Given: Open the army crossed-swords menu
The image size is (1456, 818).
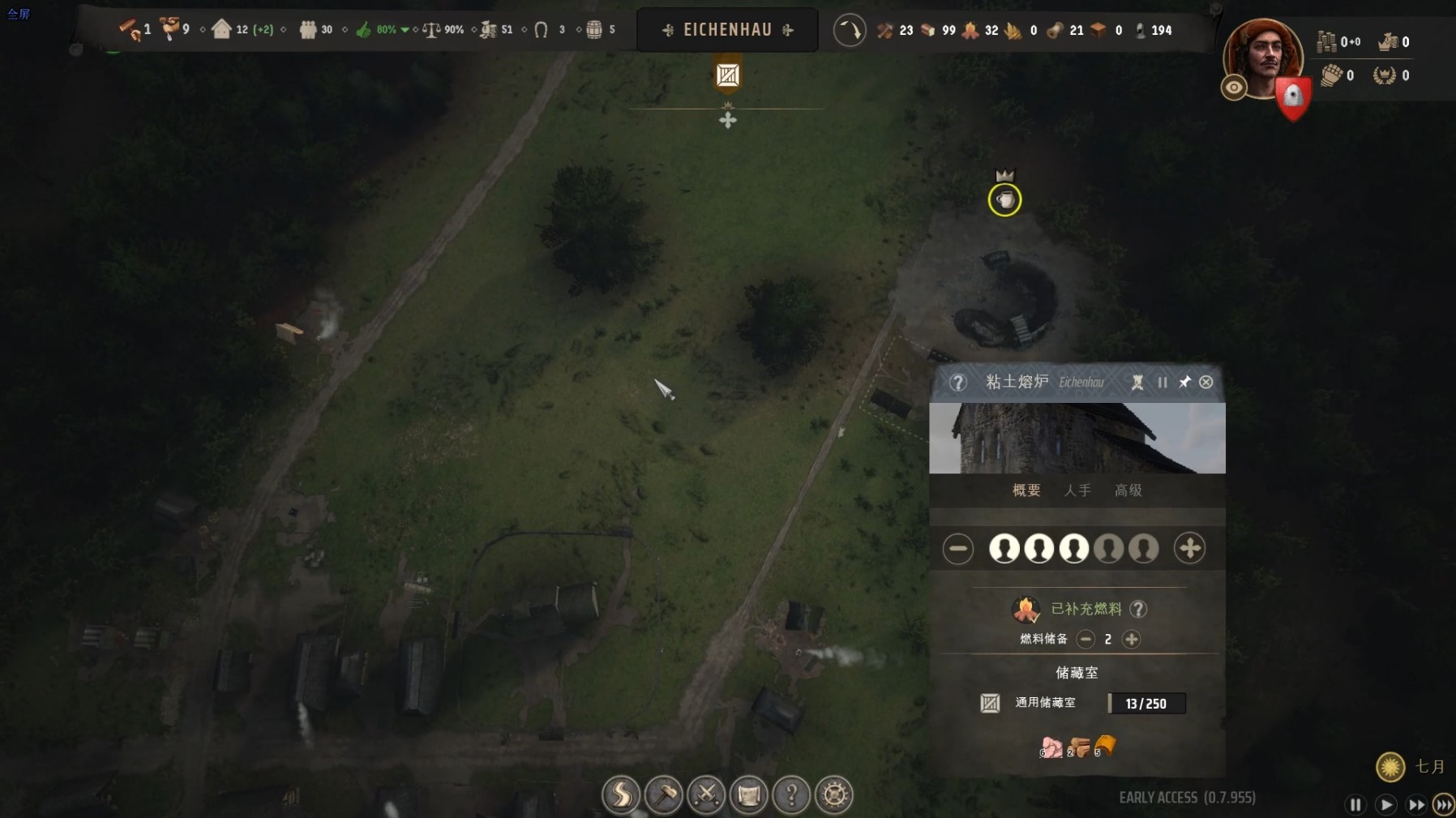Looking at the screenshot, I should (x=706, y=795).
